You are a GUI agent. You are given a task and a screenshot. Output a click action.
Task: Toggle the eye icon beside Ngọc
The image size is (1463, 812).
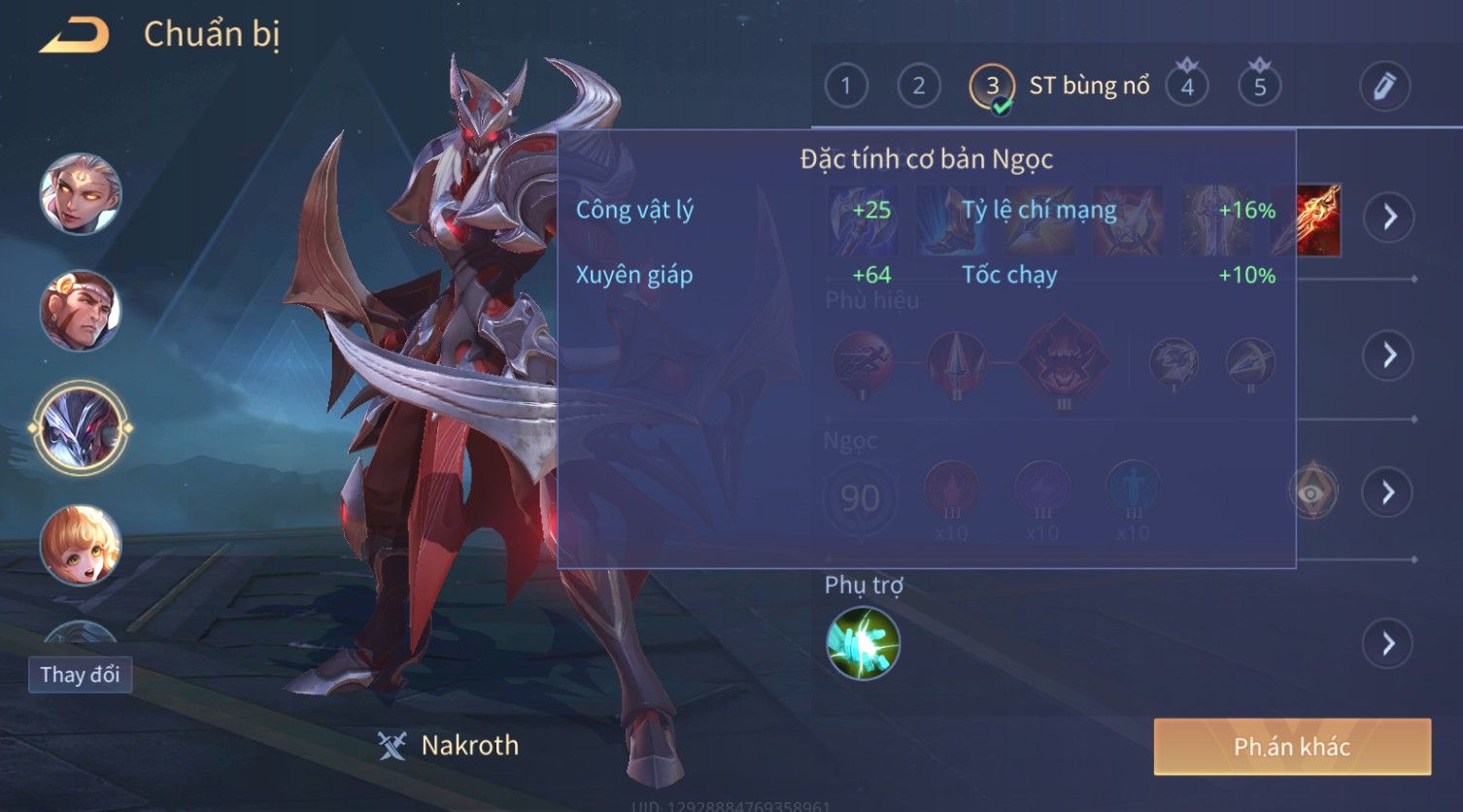tap(1312, 492)
